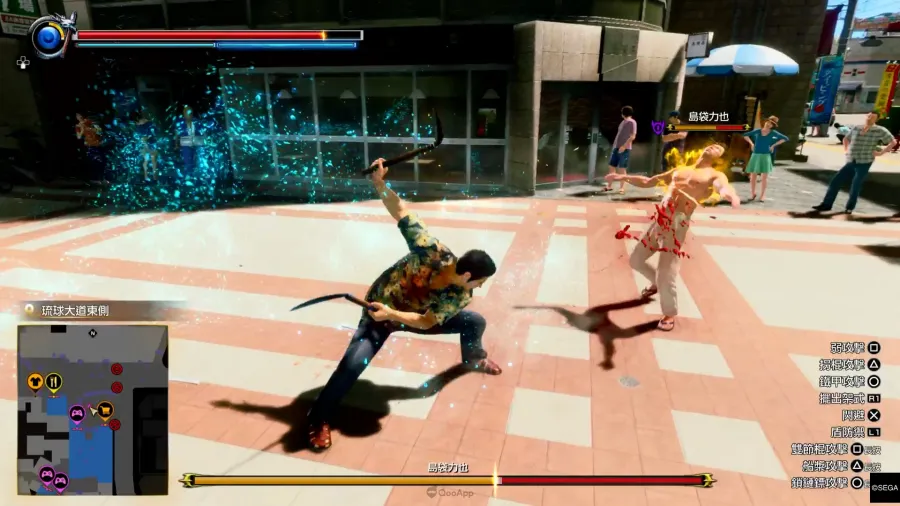Select the clothing shop marker on minimap
The height and width of the screenshot is (506, 900).
click(36, 381)
